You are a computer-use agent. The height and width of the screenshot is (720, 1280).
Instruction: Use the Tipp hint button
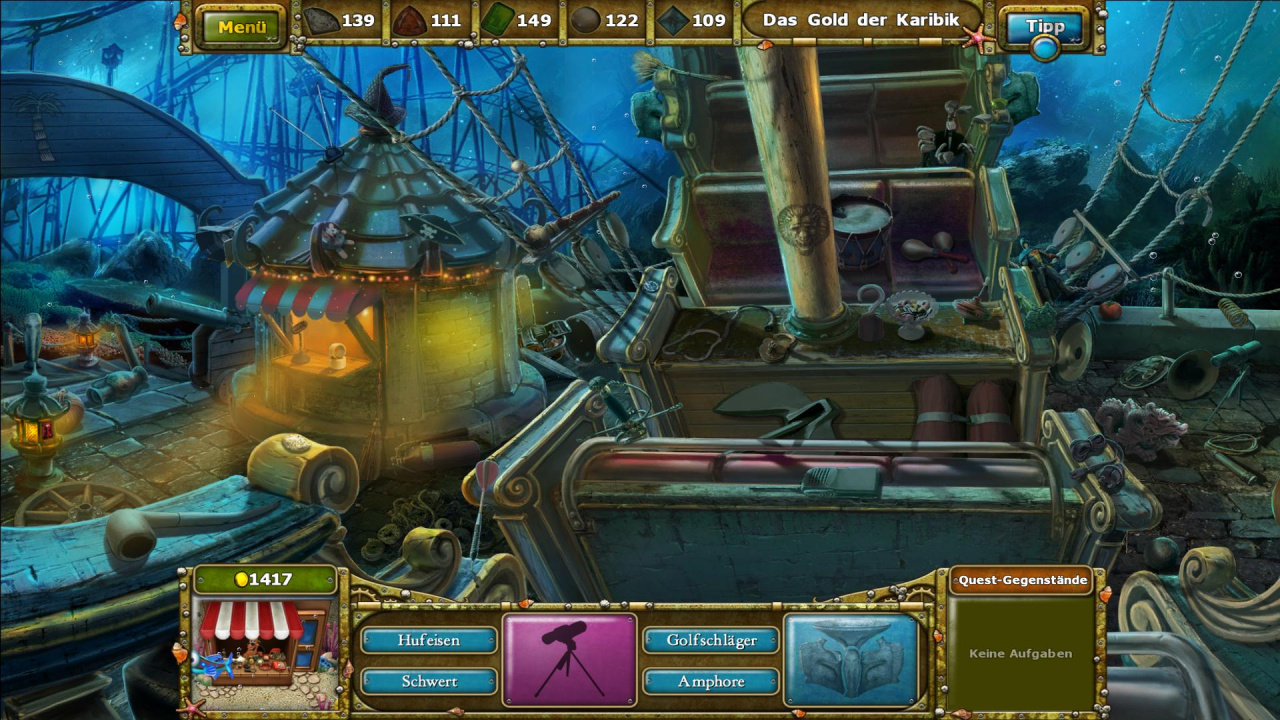coord(1045,27)
